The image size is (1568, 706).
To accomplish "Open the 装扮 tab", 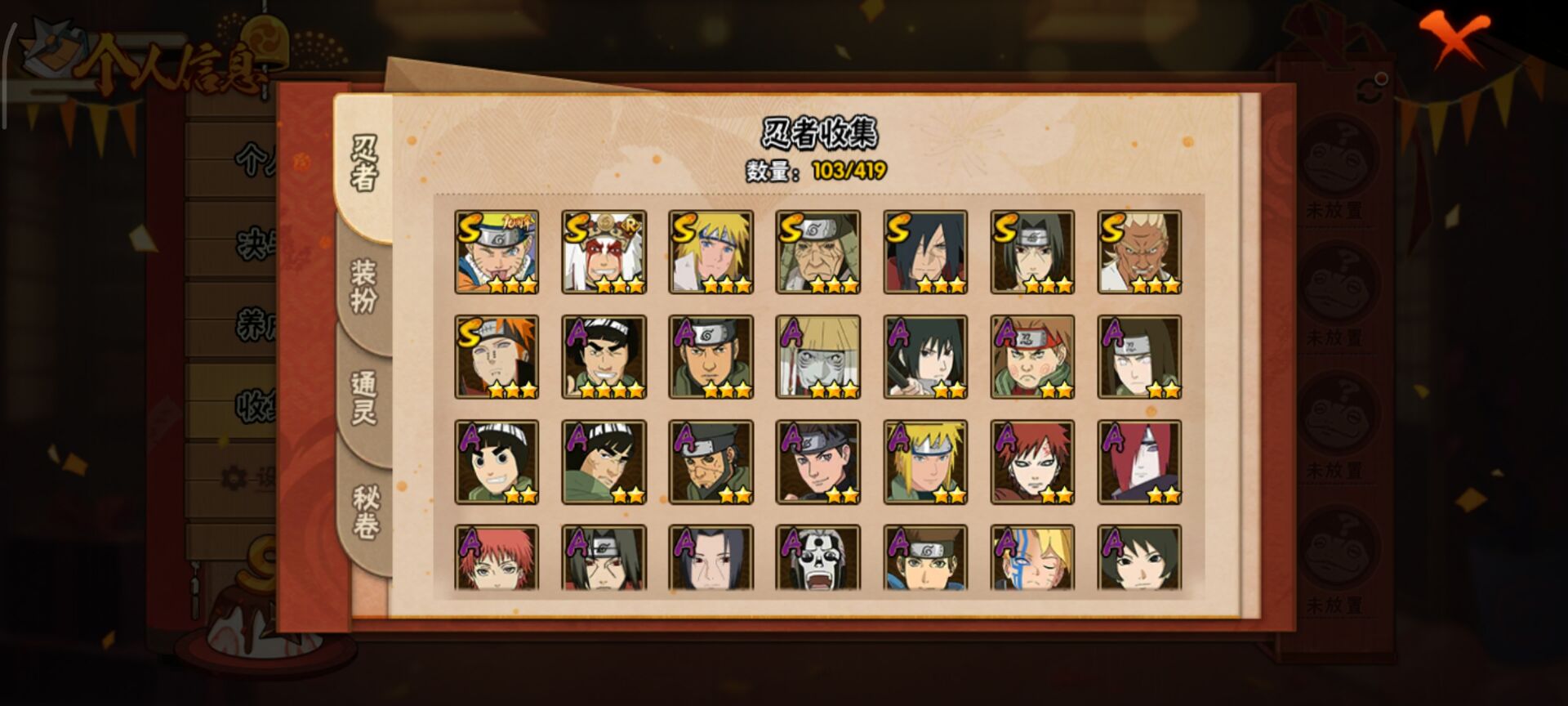I will pyautogui.click(x=364, y=286).
